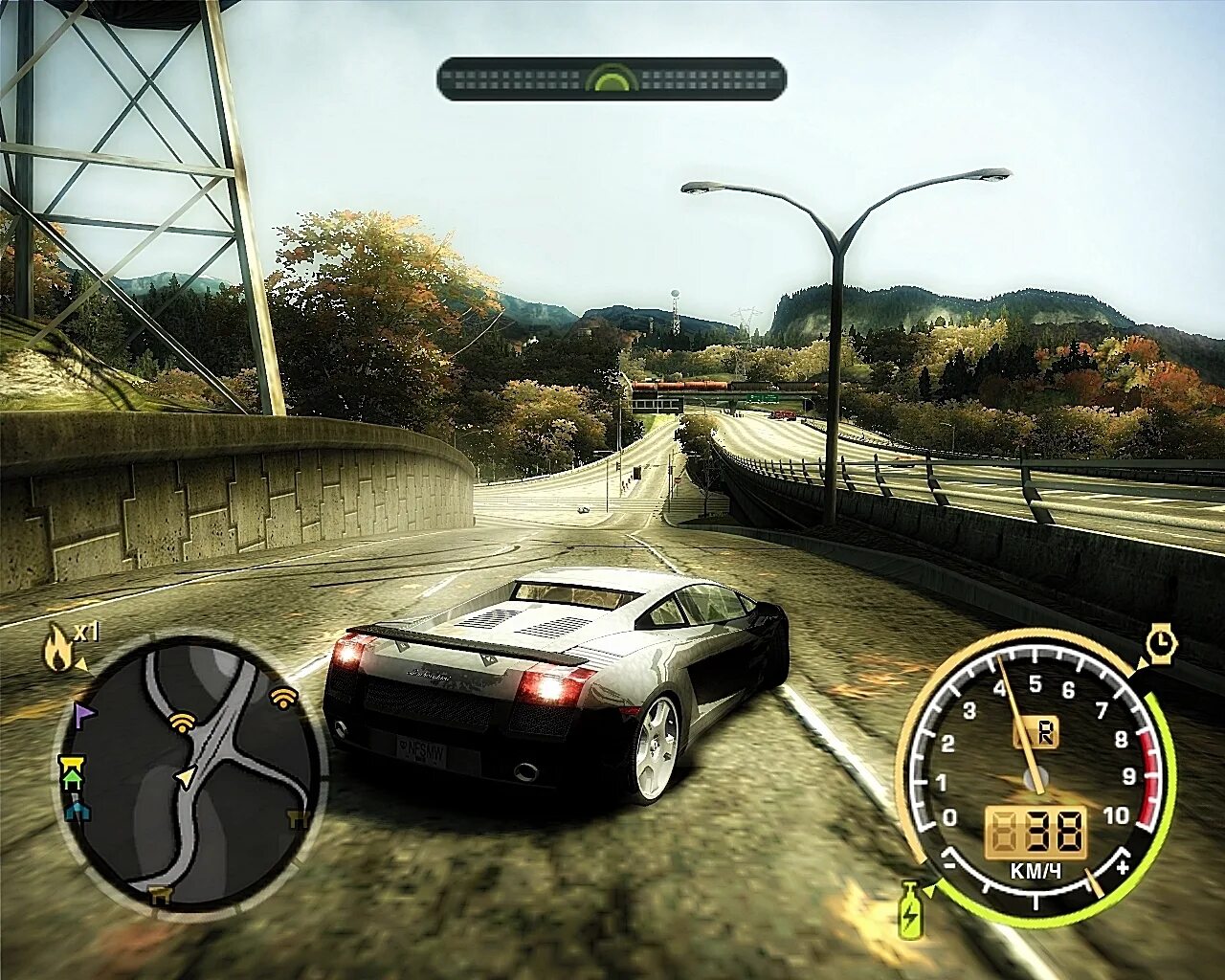Select the speed trap marker beside the road fork
This screenshot has width=1225, height=980.
coord(182,721)
